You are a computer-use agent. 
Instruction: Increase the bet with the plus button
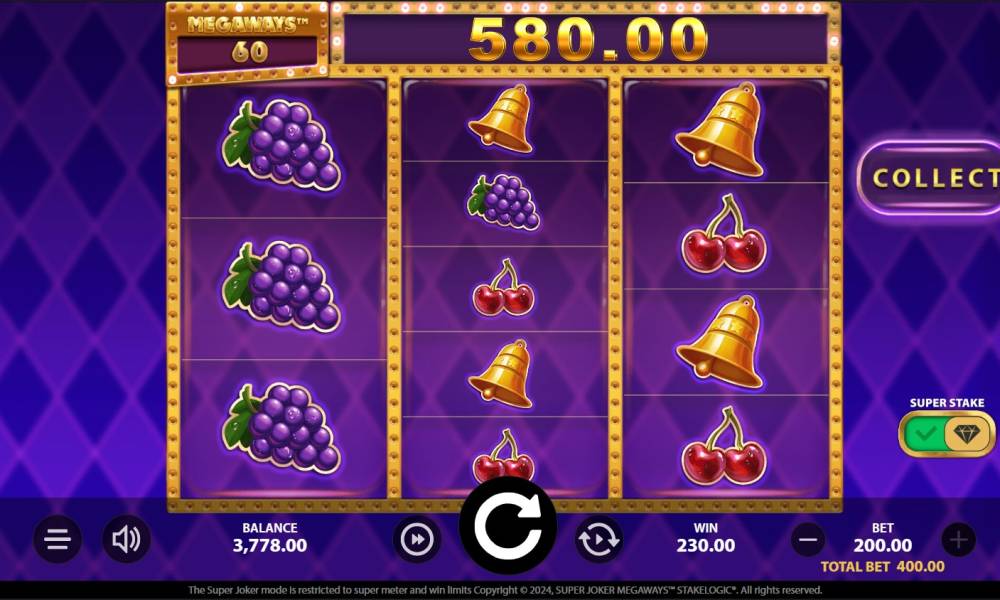coord(958,540)
